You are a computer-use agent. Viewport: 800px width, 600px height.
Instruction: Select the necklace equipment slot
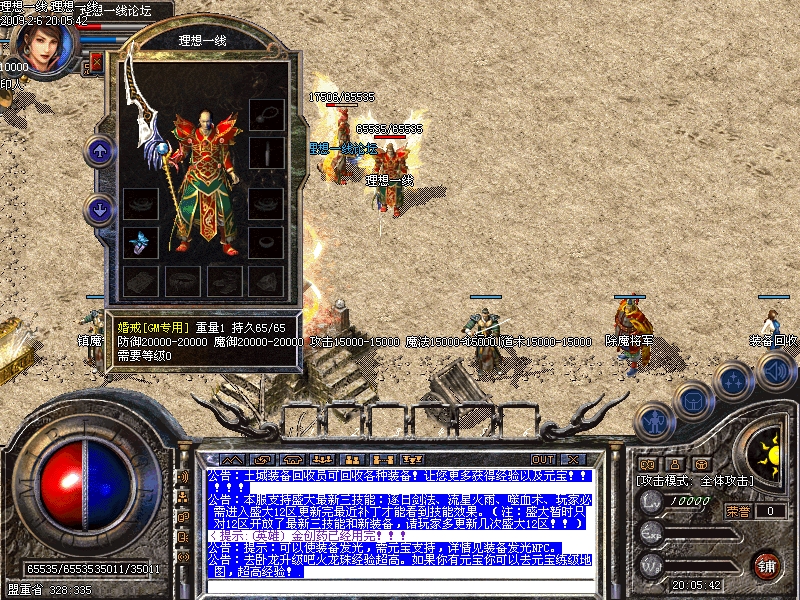[267, 112]
